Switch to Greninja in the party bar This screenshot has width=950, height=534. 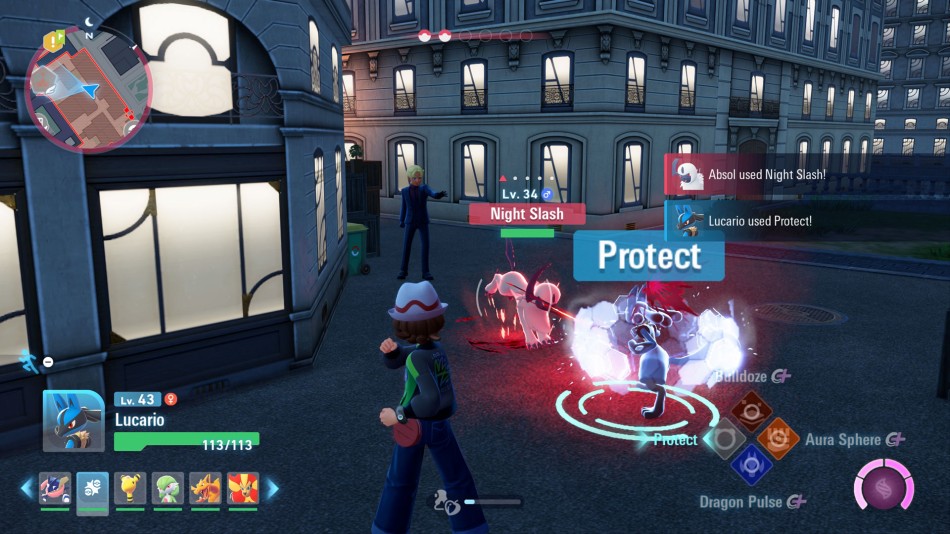pos(55,489)
